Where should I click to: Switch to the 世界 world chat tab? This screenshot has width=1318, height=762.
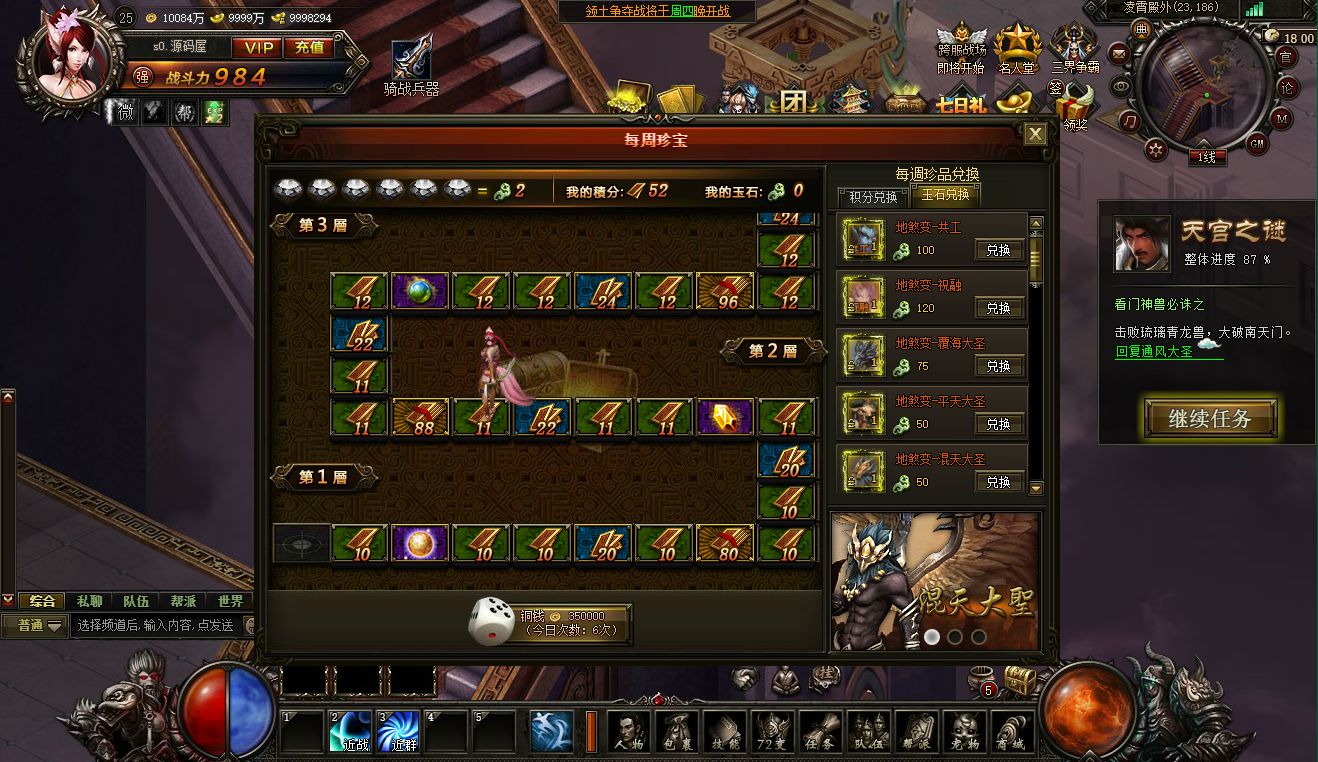pyautogui.click(x=232, y=601)
